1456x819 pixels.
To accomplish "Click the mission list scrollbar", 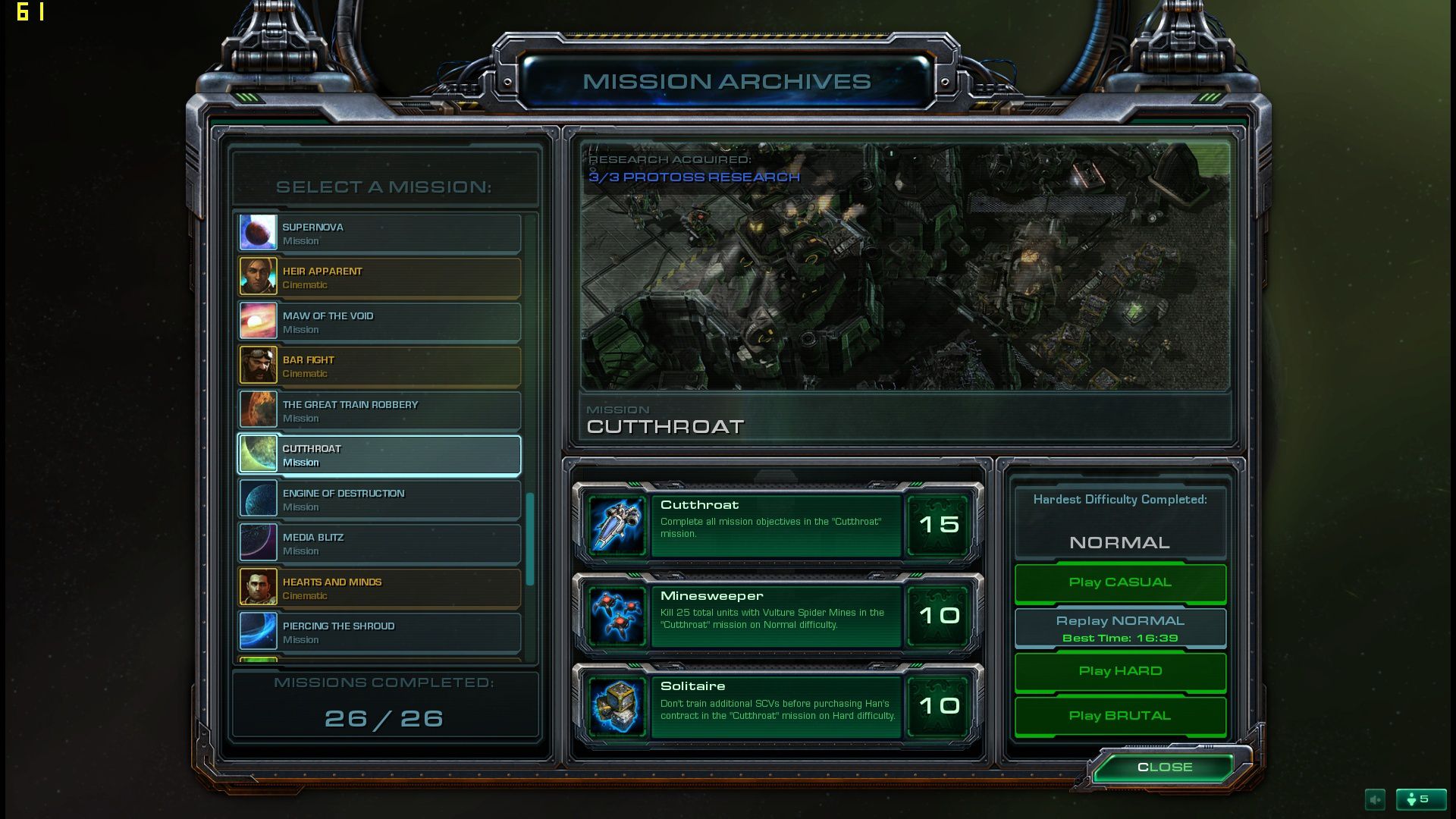I will (x=530, y=538).
